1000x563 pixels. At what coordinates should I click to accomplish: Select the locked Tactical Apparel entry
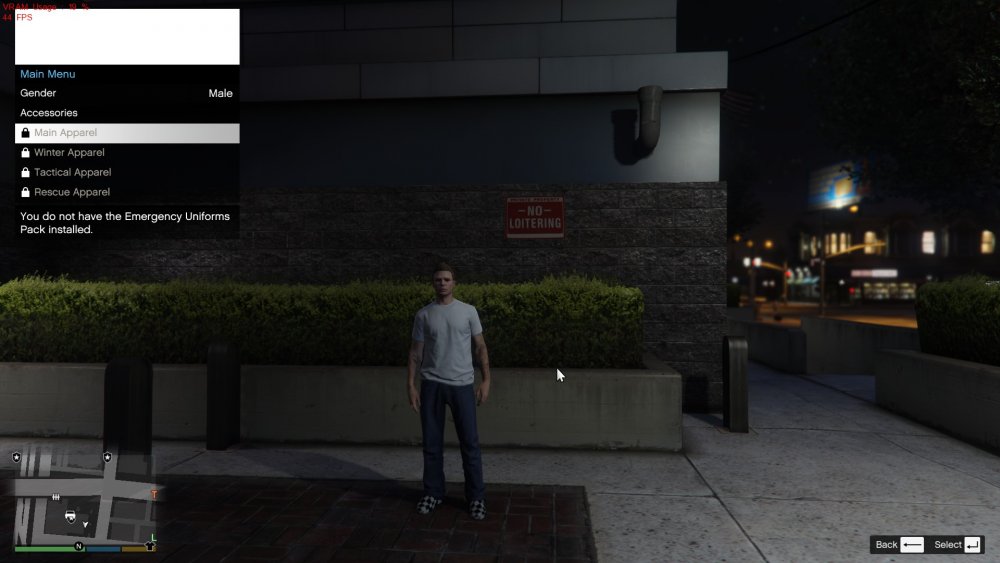coord(127,172)
